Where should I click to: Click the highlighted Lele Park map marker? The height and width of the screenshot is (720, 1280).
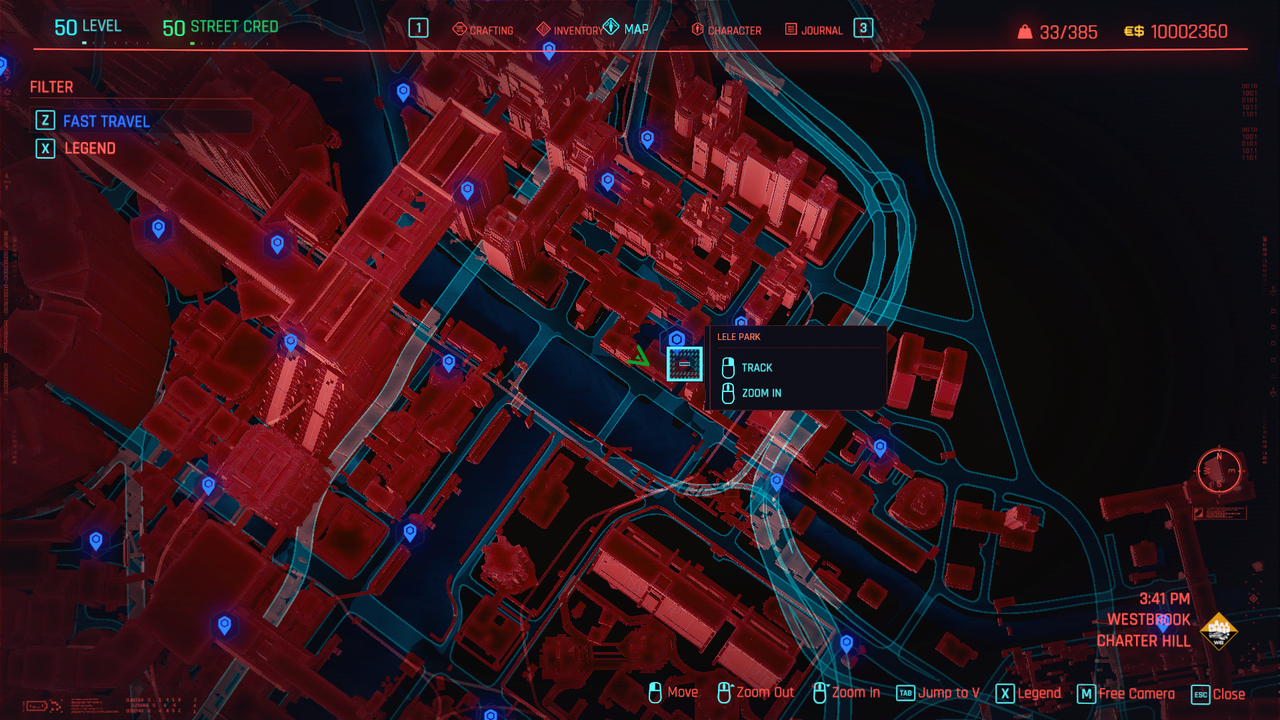[684, 363]
